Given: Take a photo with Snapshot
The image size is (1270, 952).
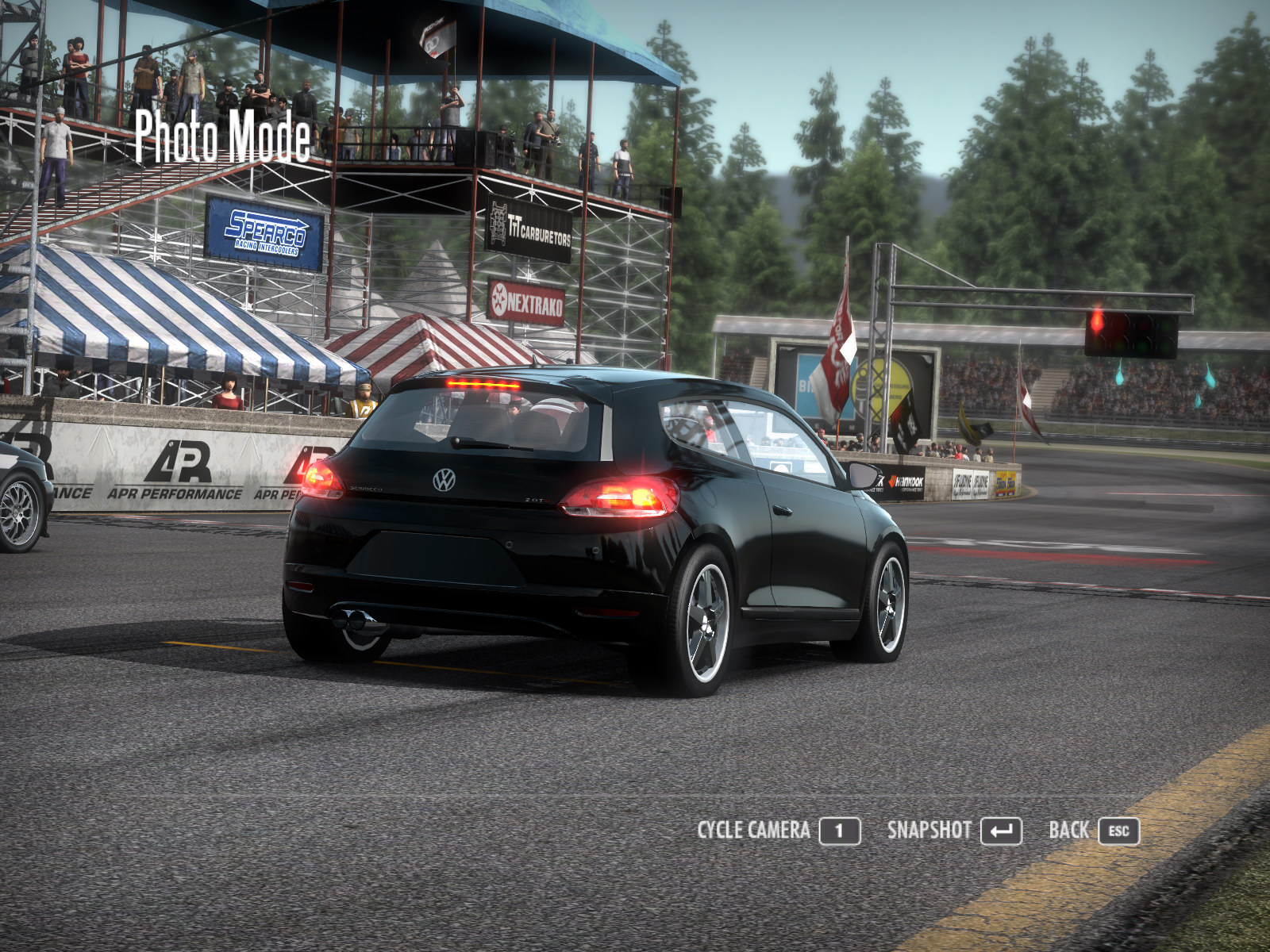Looking at the screenshot, I should click(953, 831).
